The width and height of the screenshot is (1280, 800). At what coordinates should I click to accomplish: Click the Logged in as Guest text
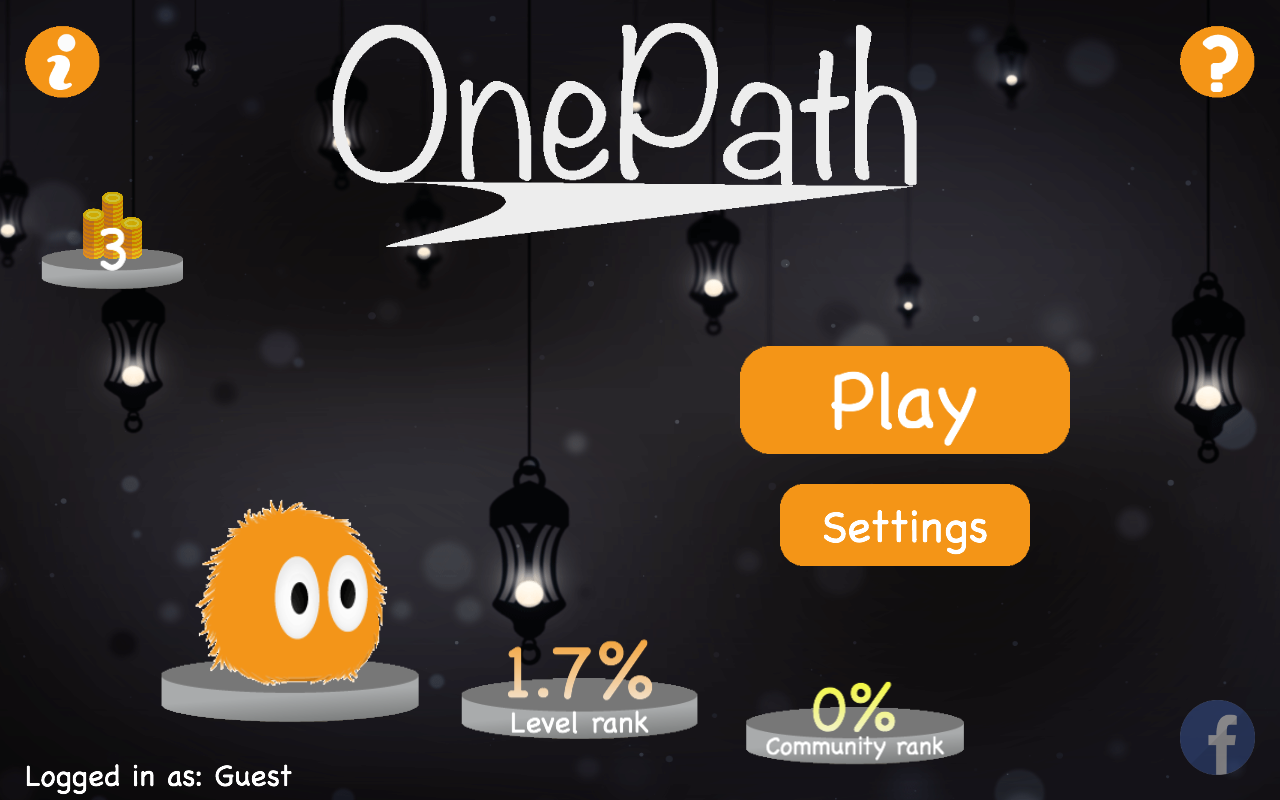tap(158, 776)
